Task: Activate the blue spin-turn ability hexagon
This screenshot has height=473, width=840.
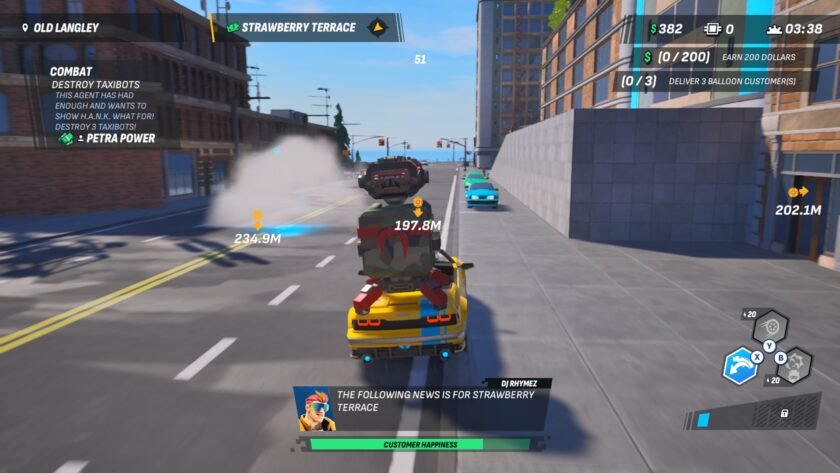Action: click(x=740, y=366)
